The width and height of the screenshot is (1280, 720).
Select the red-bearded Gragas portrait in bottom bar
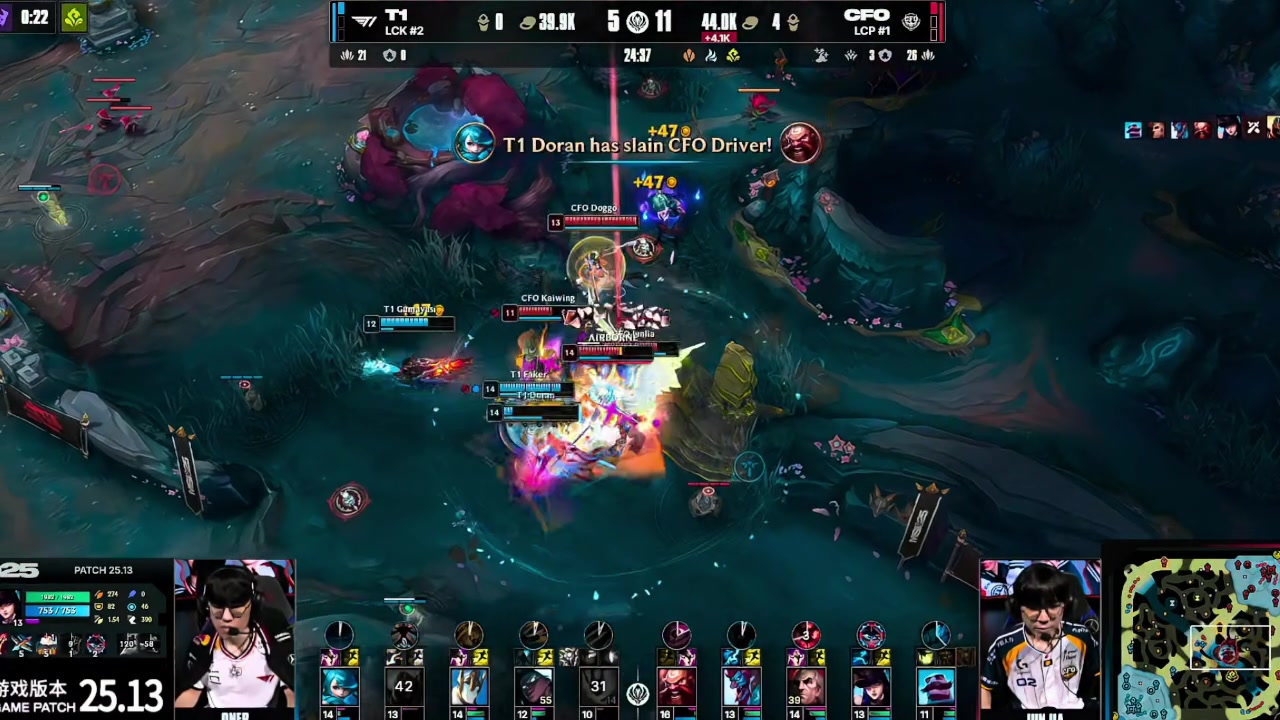point(676,687)
